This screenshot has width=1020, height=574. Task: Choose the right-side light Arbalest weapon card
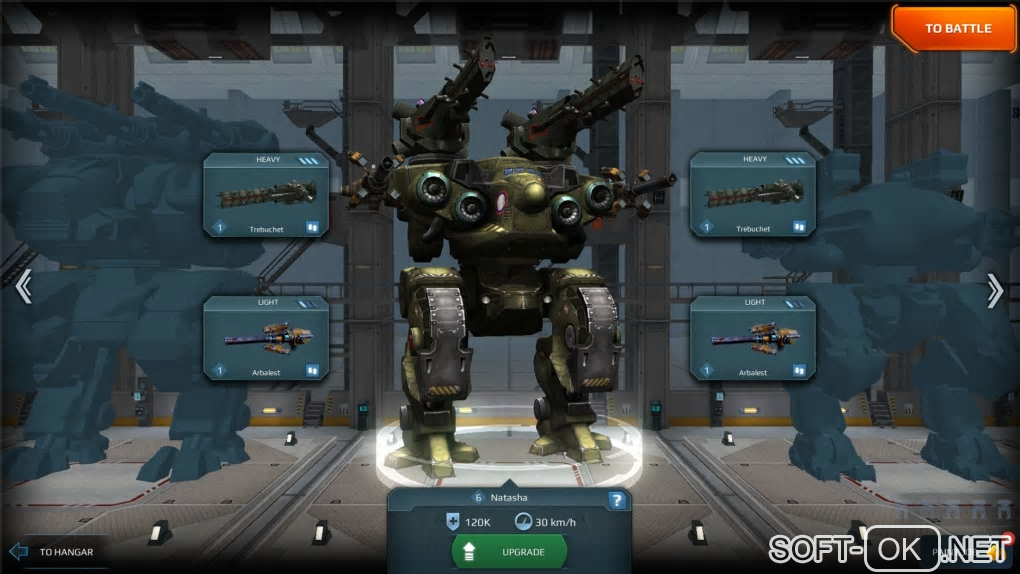[x=752, y=338]
